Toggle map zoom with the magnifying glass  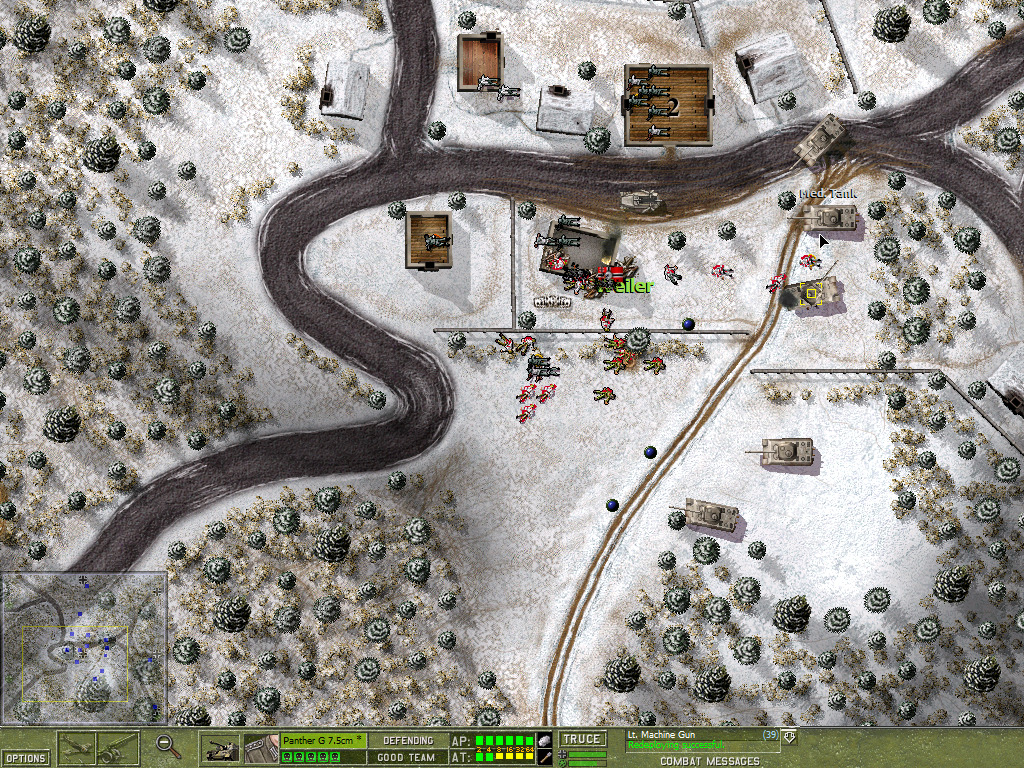tap(169, 746)
